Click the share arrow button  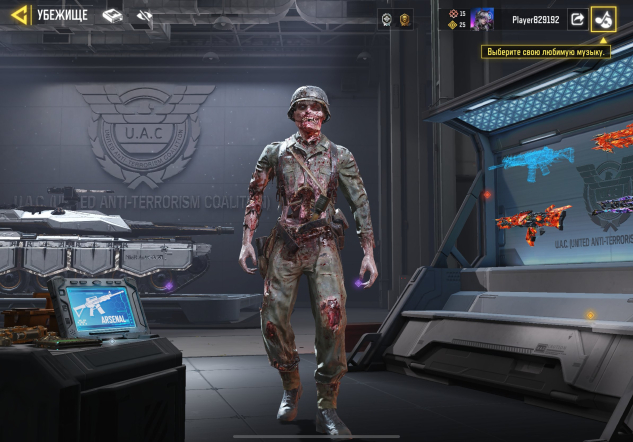tap(578, 19)
